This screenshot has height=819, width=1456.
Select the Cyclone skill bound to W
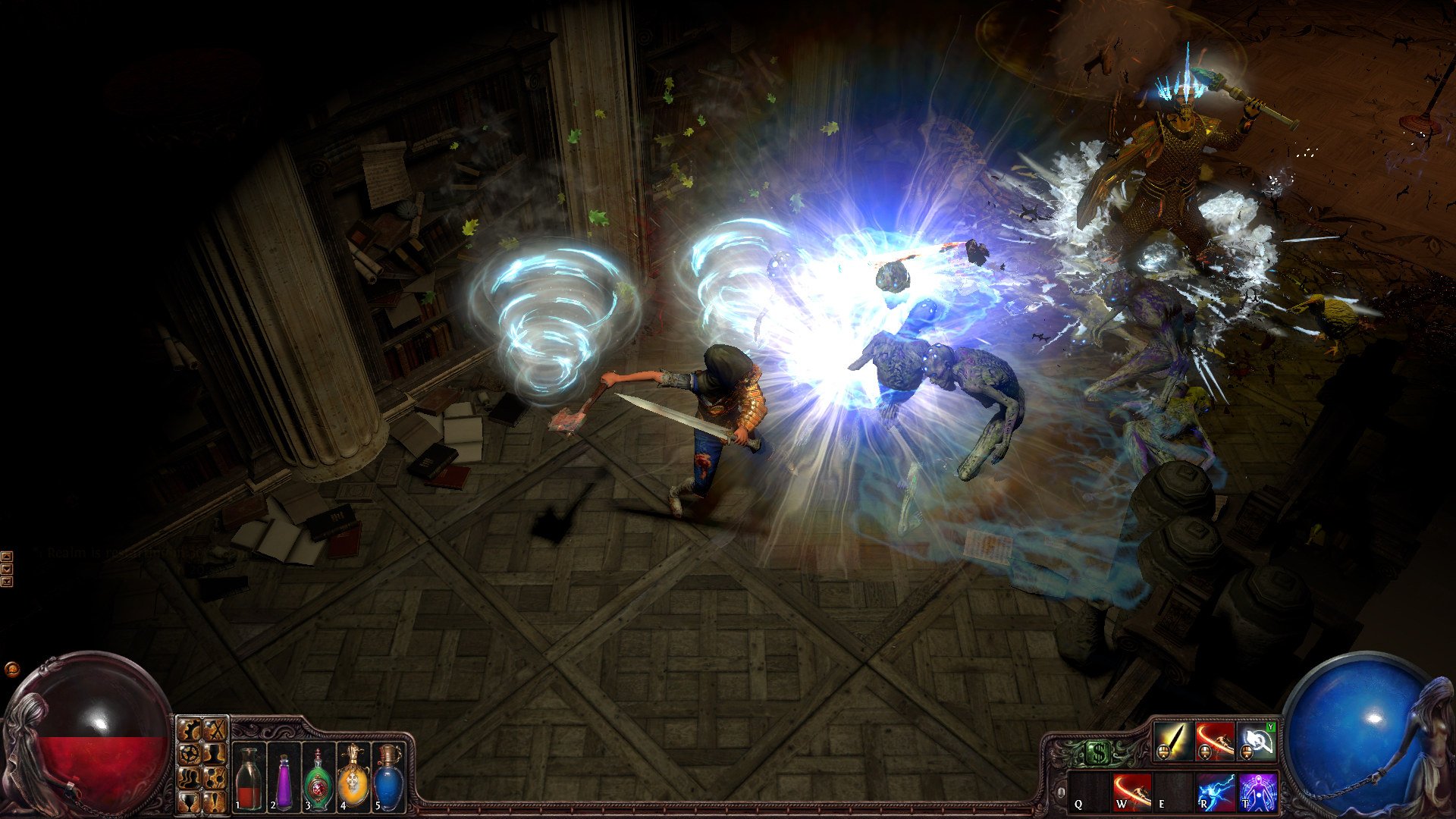click(x=1131, y=793)
